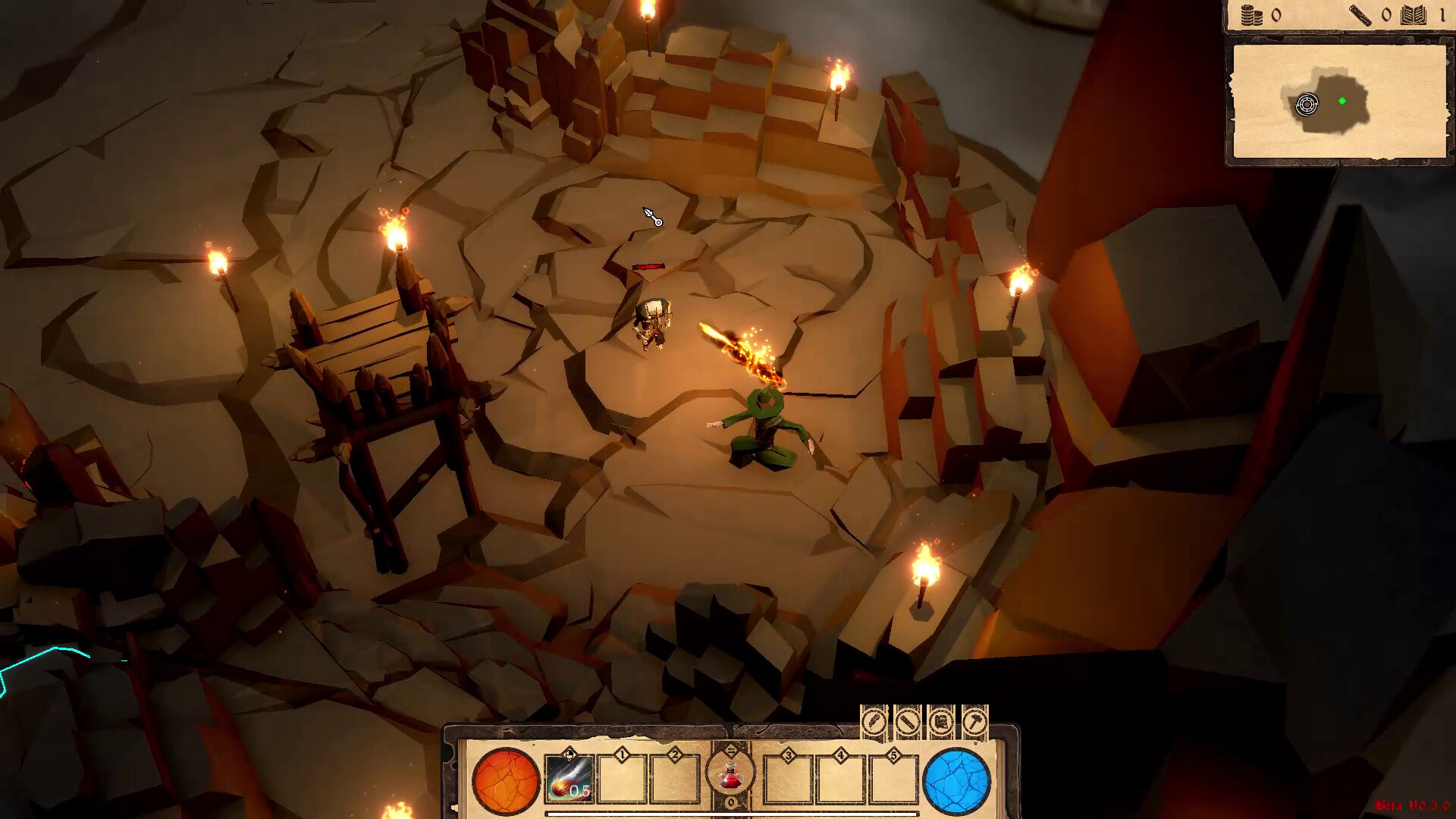The image size is (1456, 819).
Task: Click the green objective marker on the minimap
Action: point(1342,101)
